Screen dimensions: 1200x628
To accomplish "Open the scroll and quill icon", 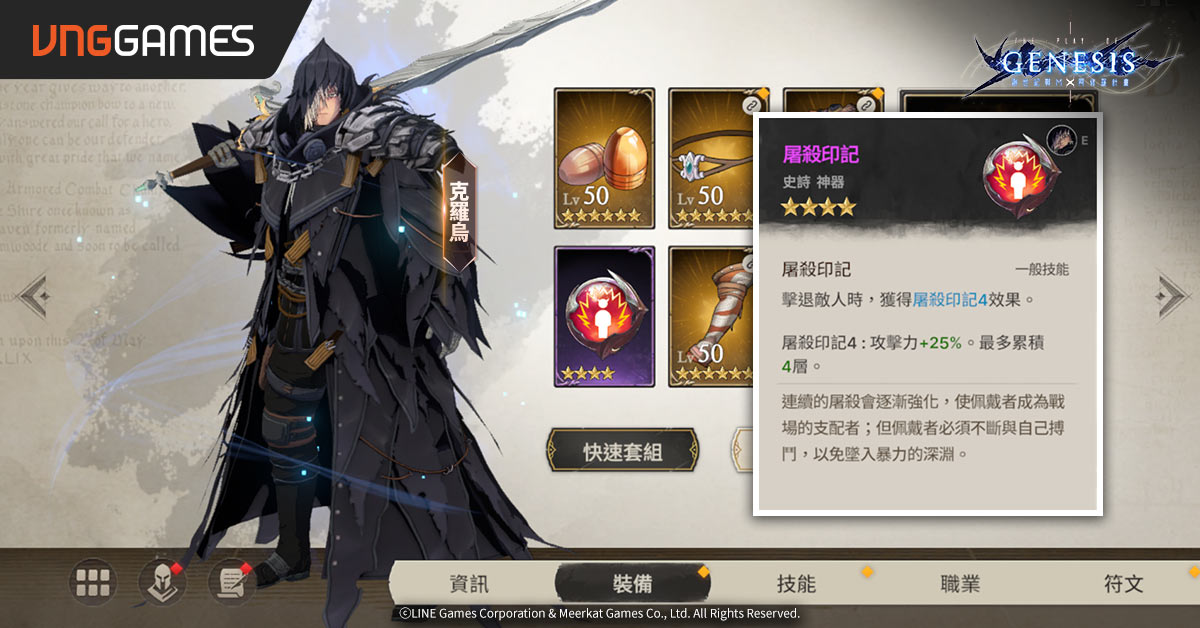I will tap(231, 581).
